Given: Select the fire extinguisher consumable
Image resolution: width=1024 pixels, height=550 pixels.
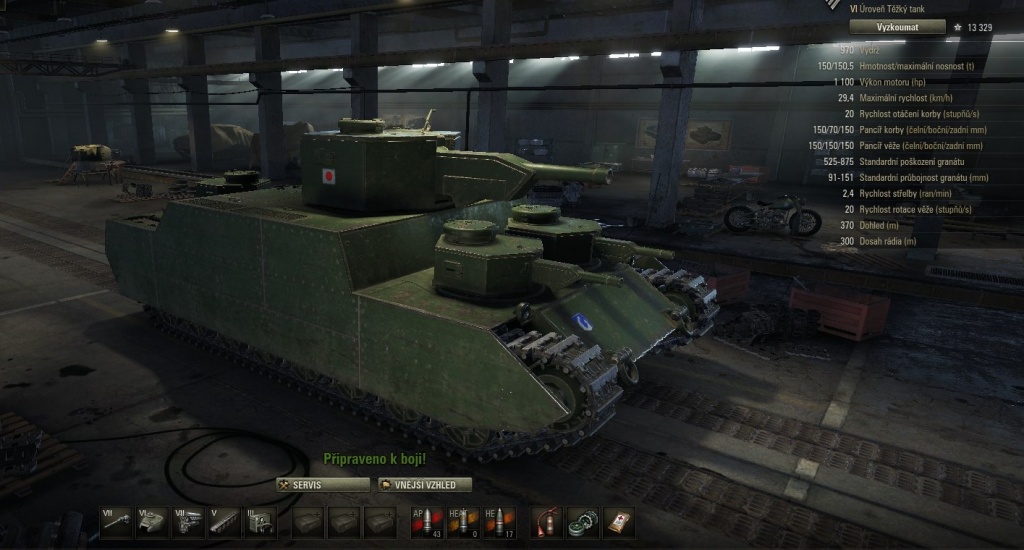Looking at the screenshot, I should (546, 521).
